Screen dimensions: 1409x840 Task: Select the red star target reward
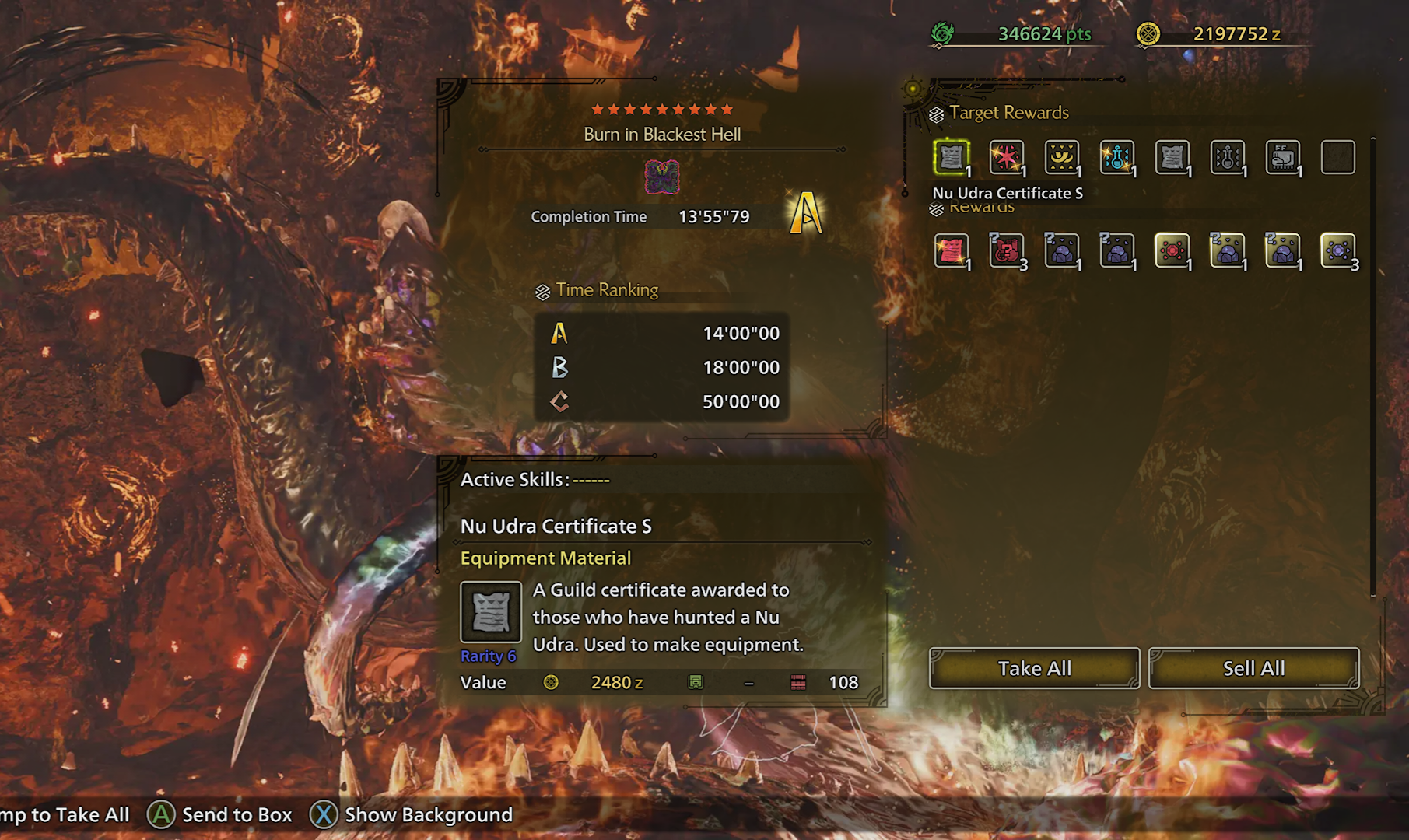click(1006, 158)
